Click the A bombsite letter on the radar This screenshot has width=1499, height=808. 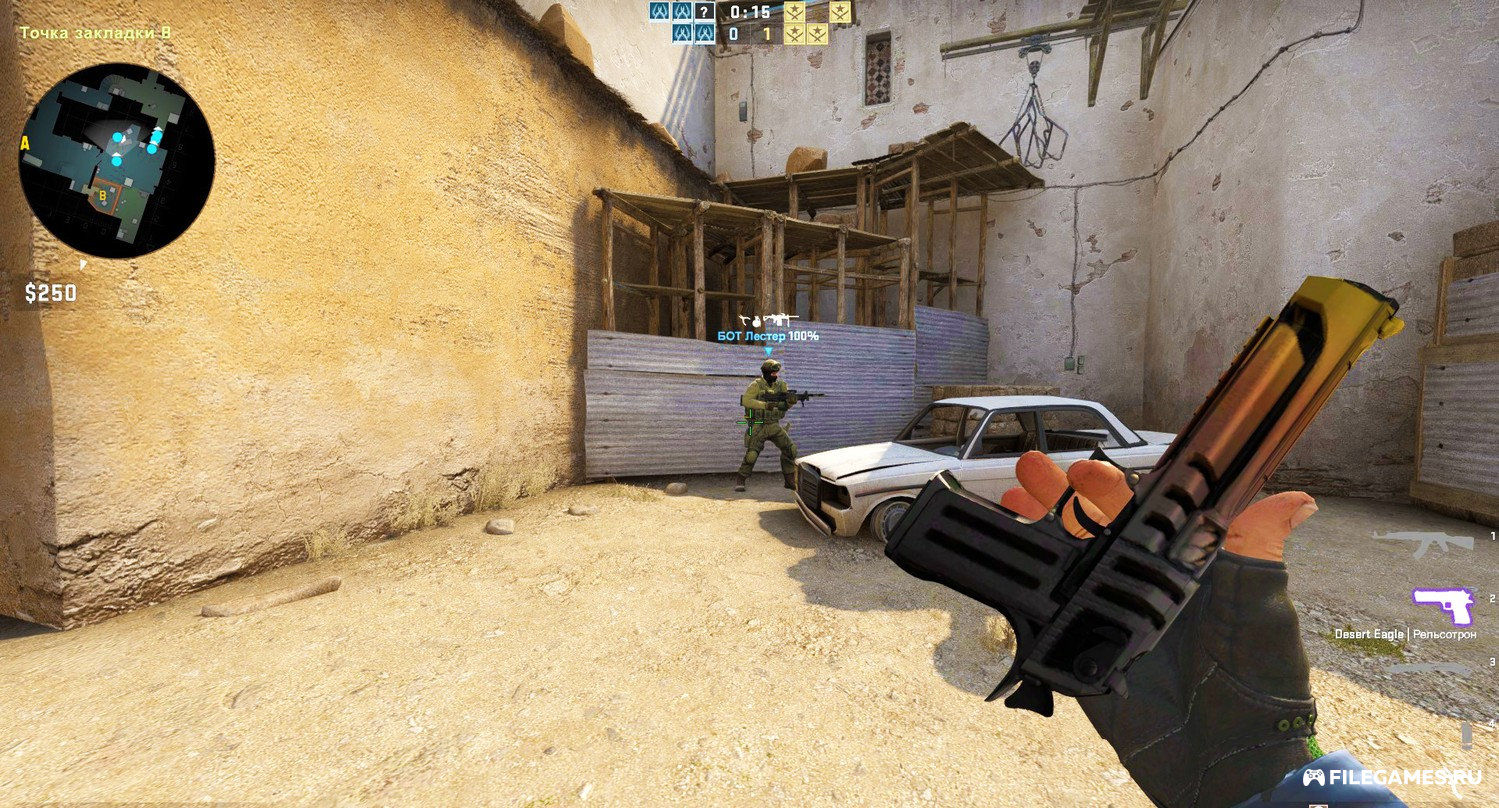[25, 144]
